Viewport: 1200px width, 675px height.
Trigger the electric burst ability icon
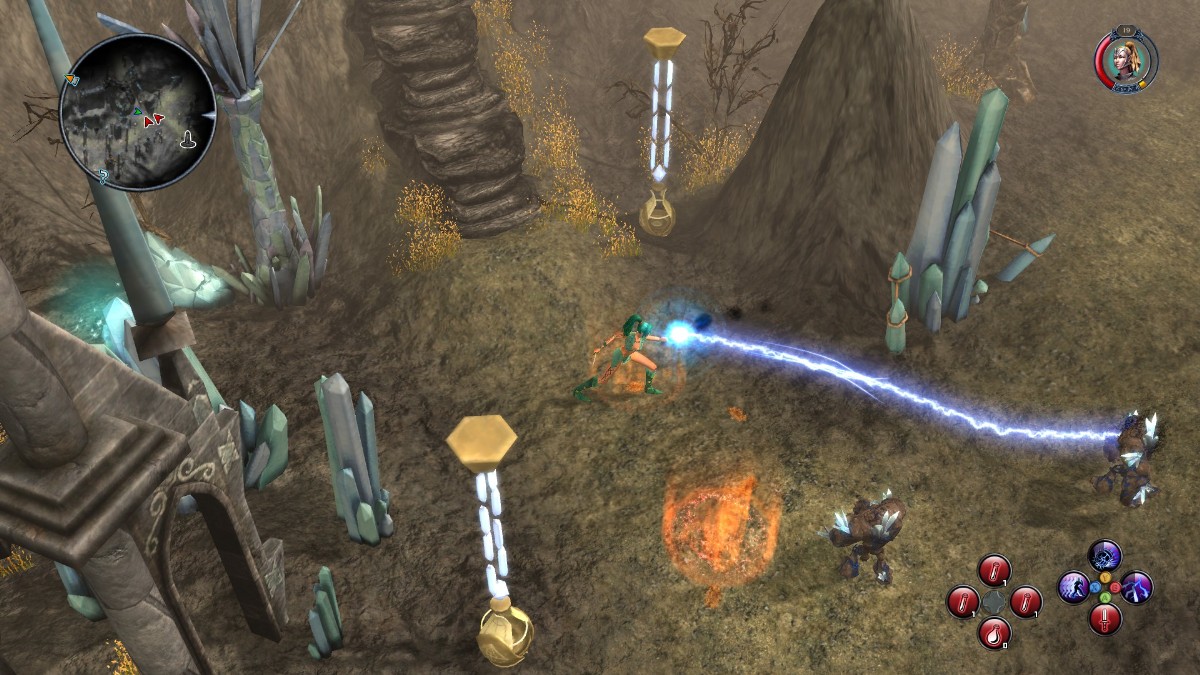coord(1105,556)
